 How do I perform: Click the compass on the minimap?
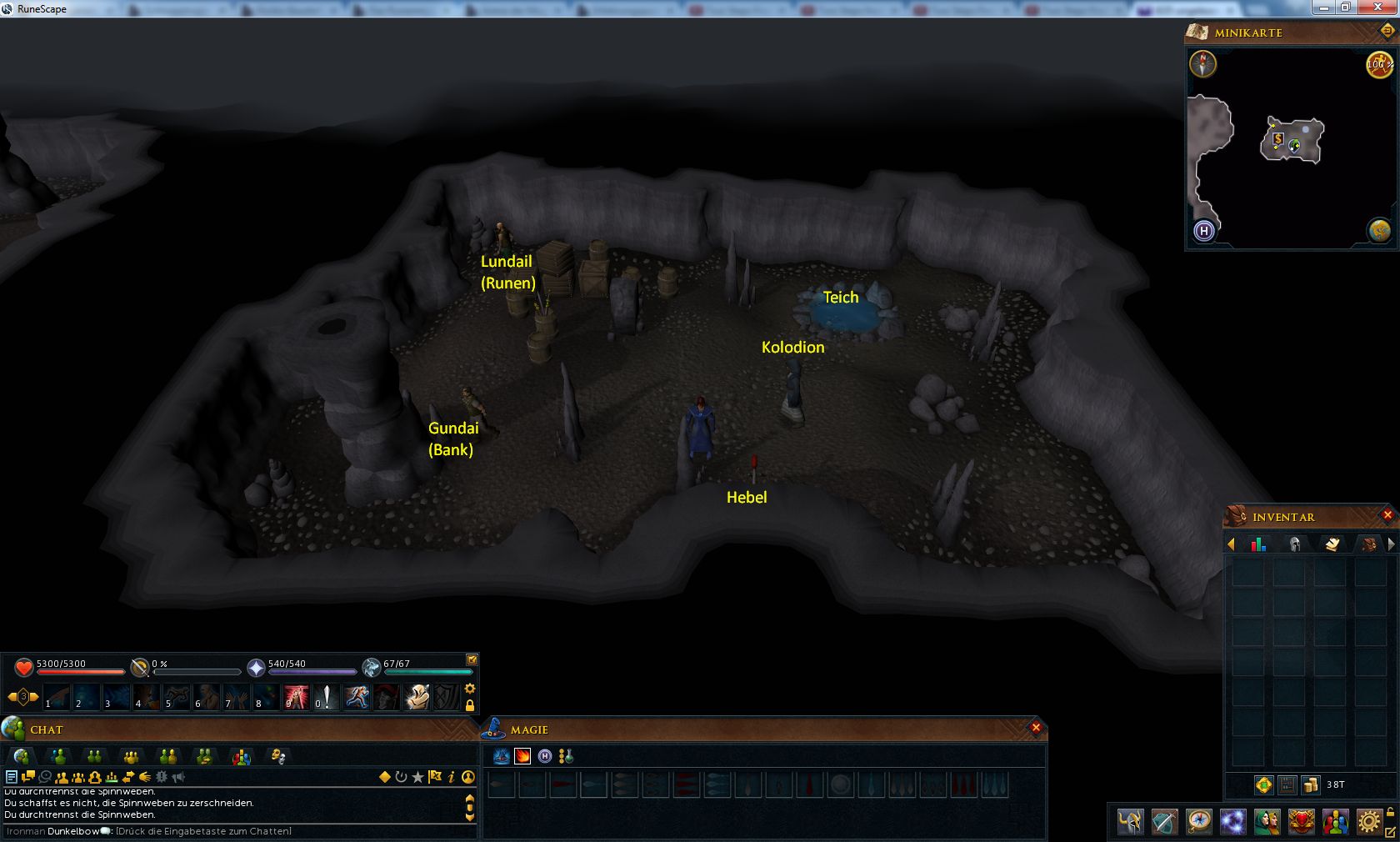1202,64
